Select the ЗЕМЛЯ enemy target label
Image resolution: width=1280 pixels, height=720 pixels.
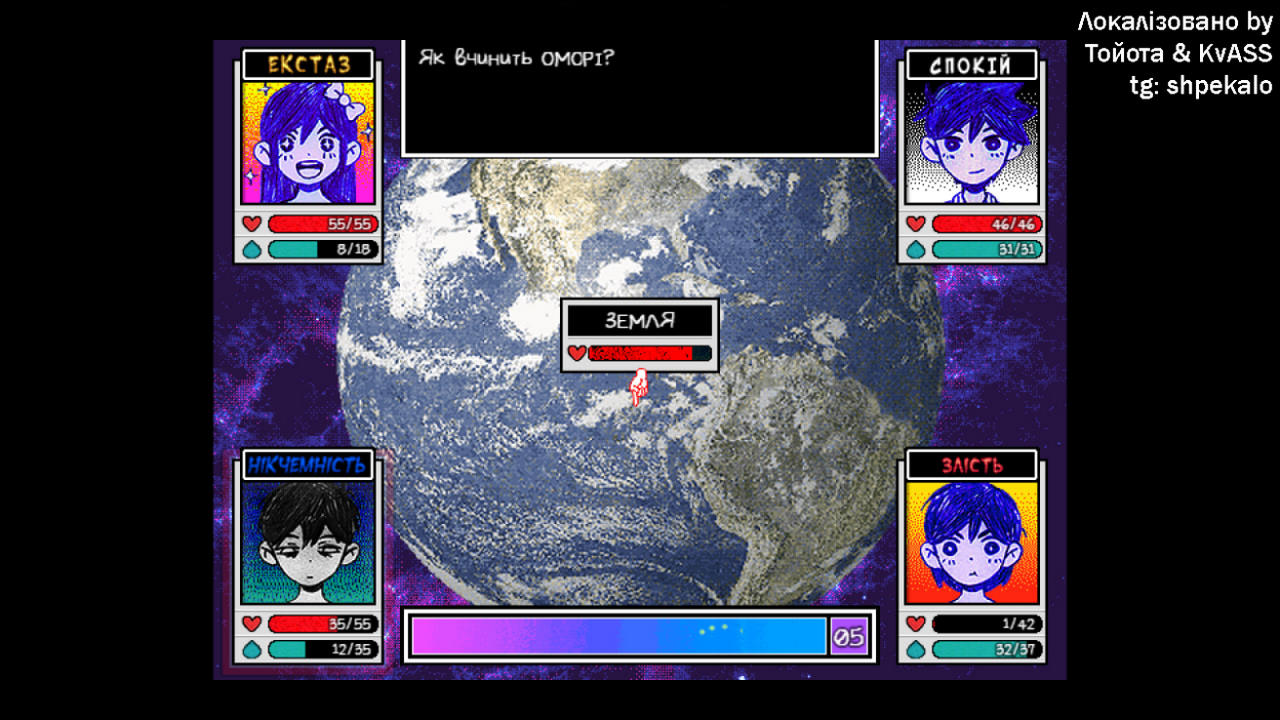click(x=639, y=321)
